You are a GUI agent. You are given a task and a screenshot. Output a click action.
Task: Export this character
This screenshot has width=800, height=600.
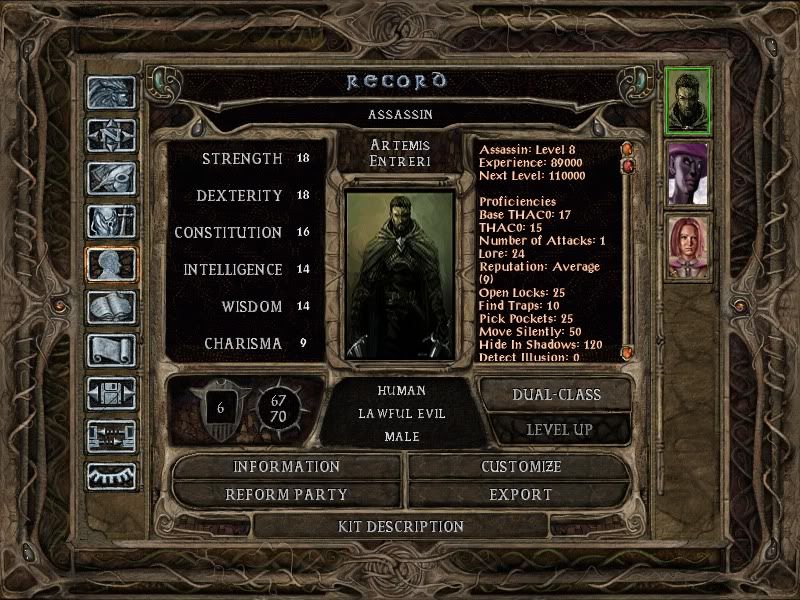coord(521,494)
